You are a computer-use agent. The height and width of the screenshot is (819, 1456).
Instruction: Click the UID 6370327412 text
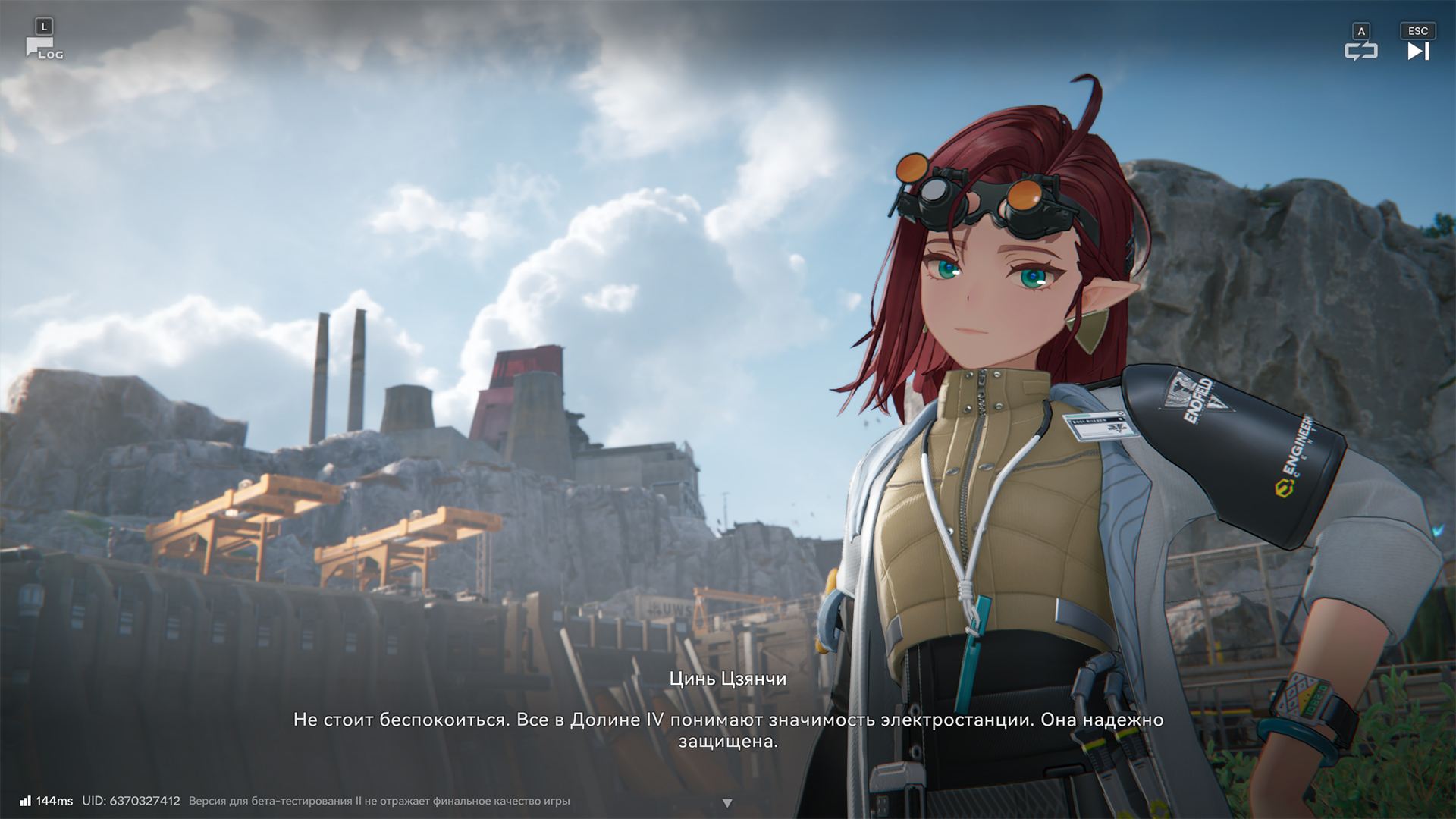[x=130, y=800]
